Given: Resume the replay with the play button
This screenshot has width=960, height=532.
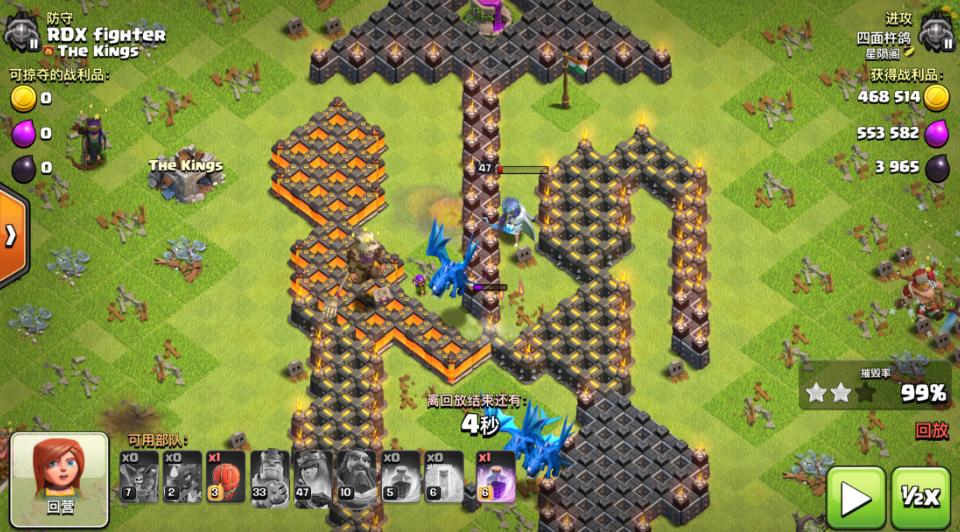Looking at the screenshot, I should pyautogui.click(x=855, y=497).
